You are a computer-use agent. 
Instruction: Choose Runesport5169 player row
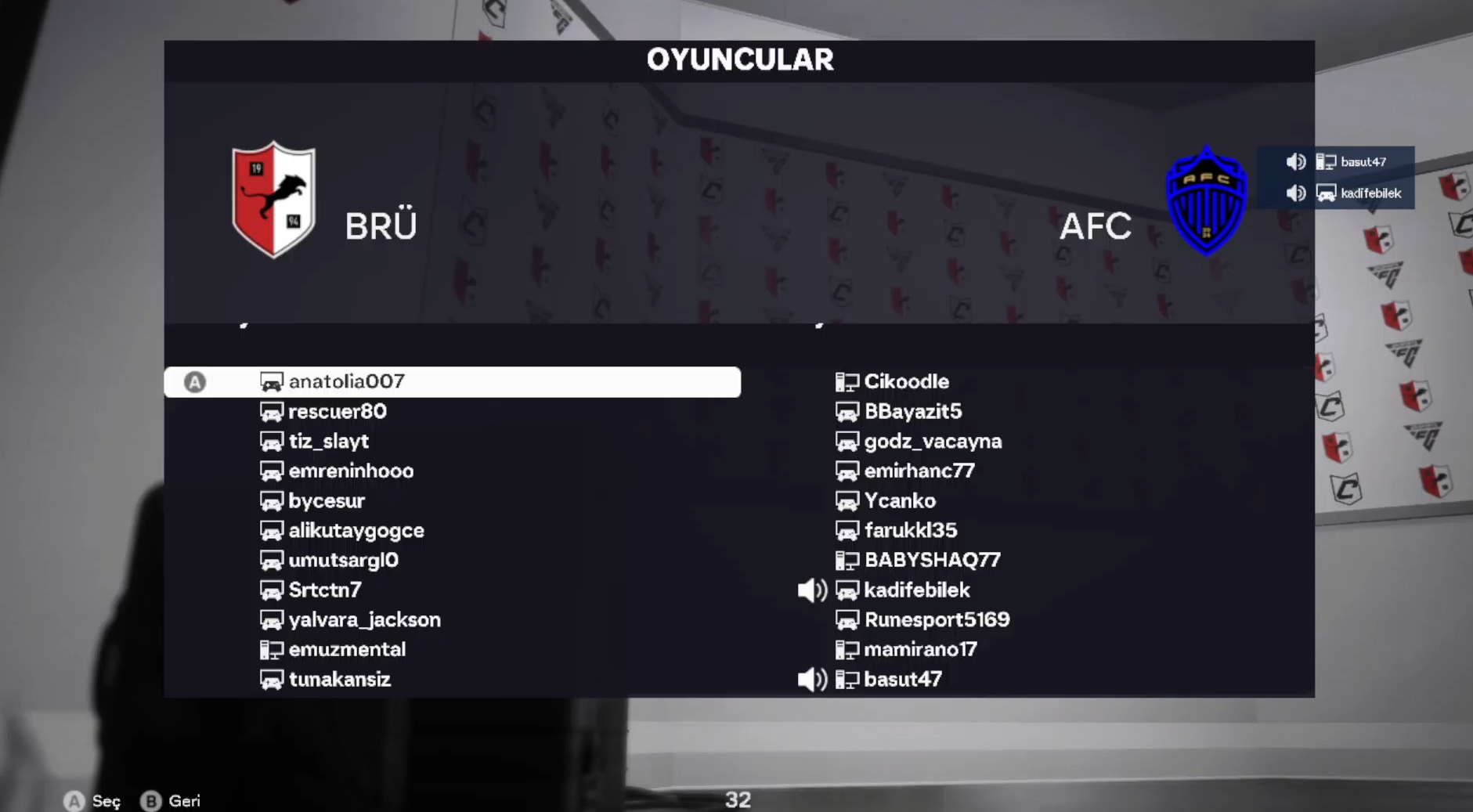(937, 619)
